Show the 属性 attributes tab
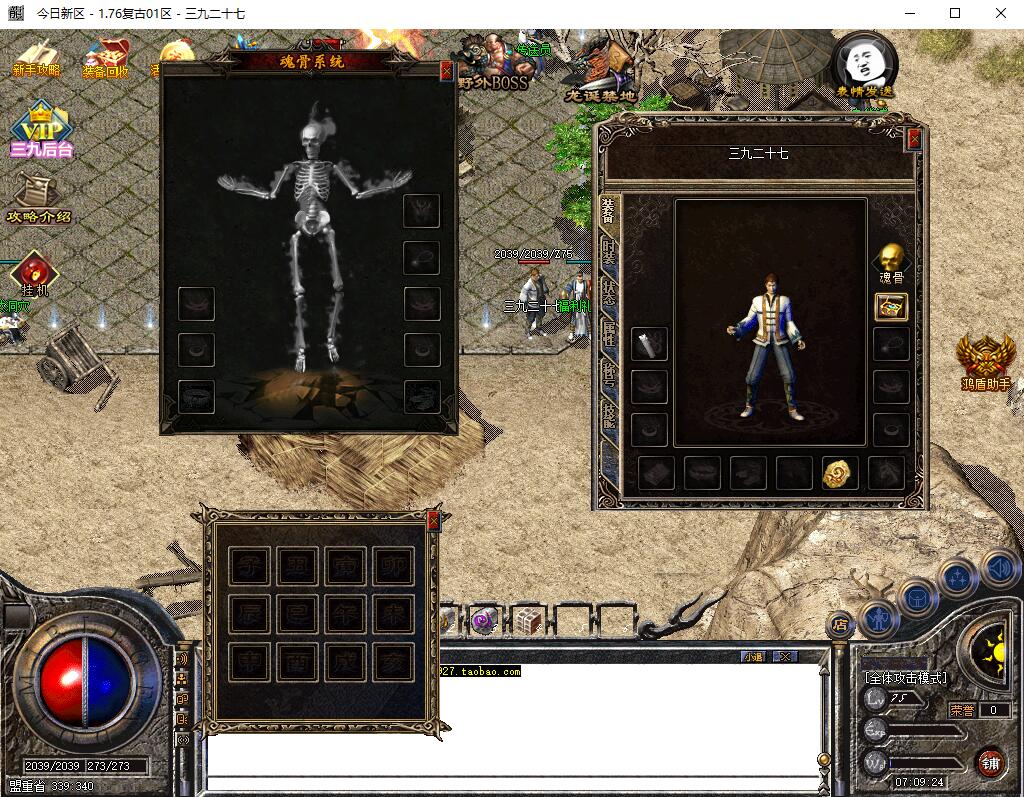Image resolution: width=1024 pixels, height=797 pixels. (x=608, y=335)
